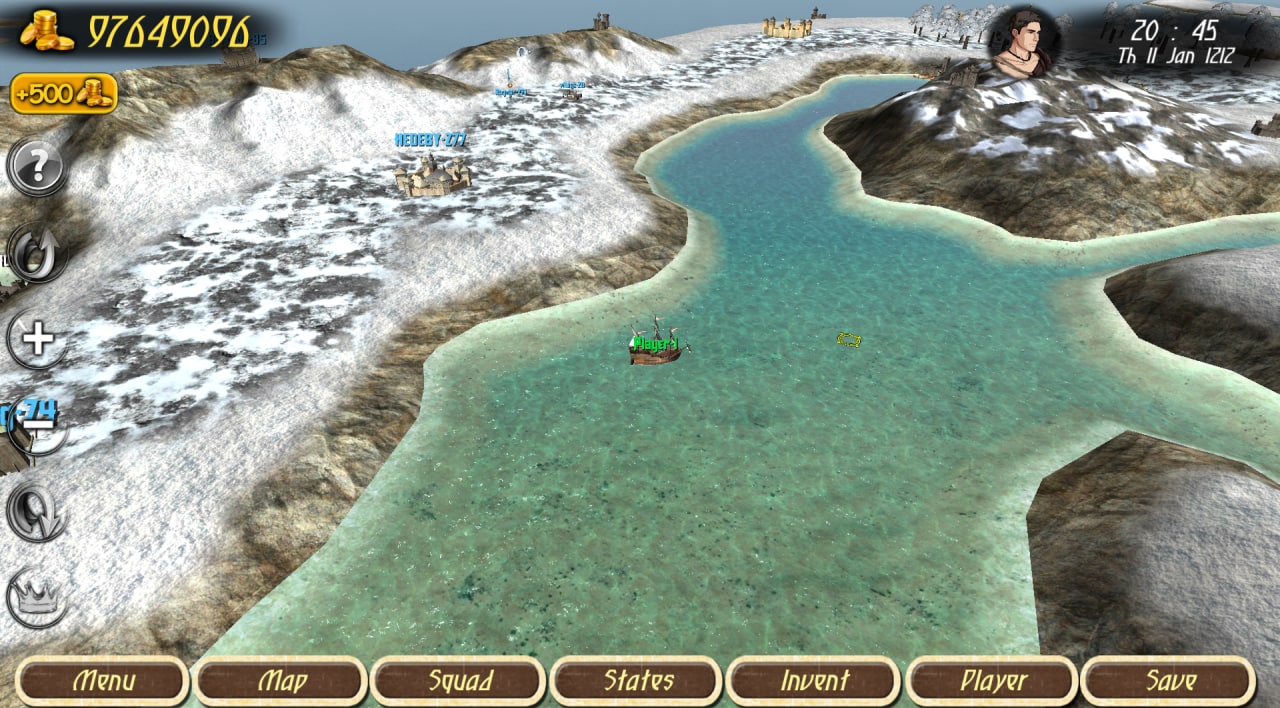1280x708 pixels.
Task: Open the Menu button
Action: point(104,682)
